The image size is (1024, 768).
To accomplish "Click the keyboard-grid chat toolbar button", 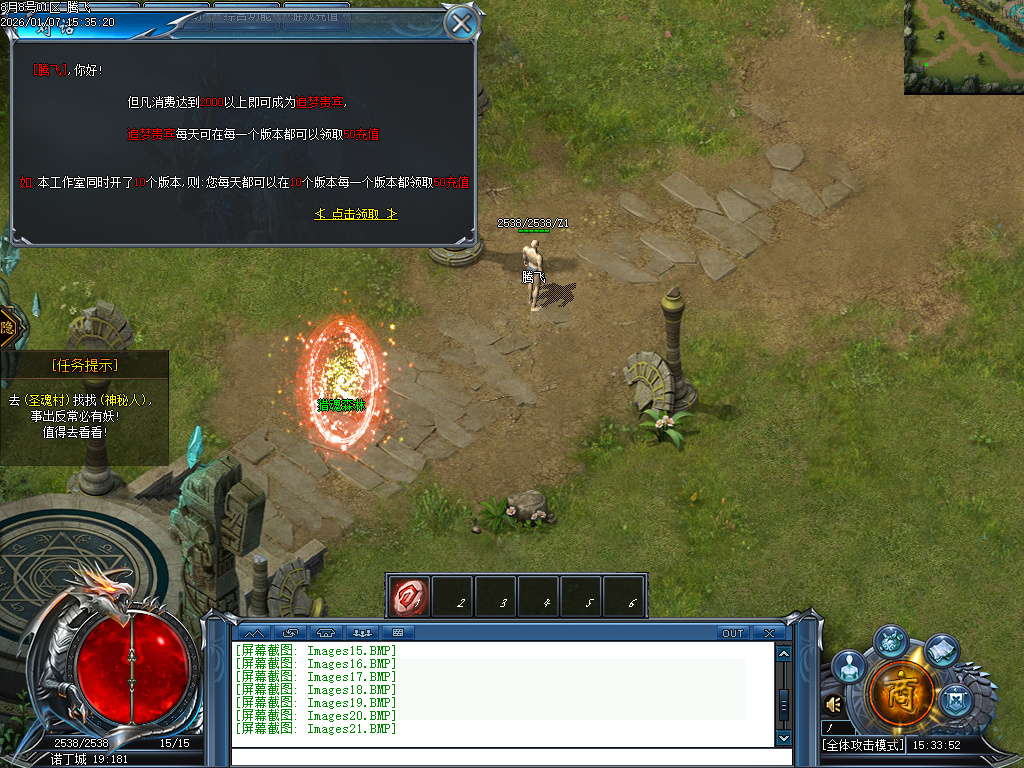I will 397,633.
